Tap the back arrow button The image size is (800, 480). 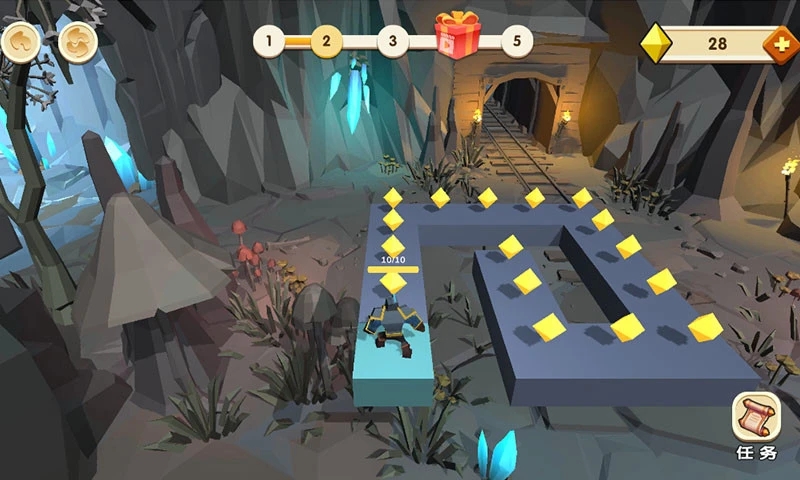click(20, 42)
